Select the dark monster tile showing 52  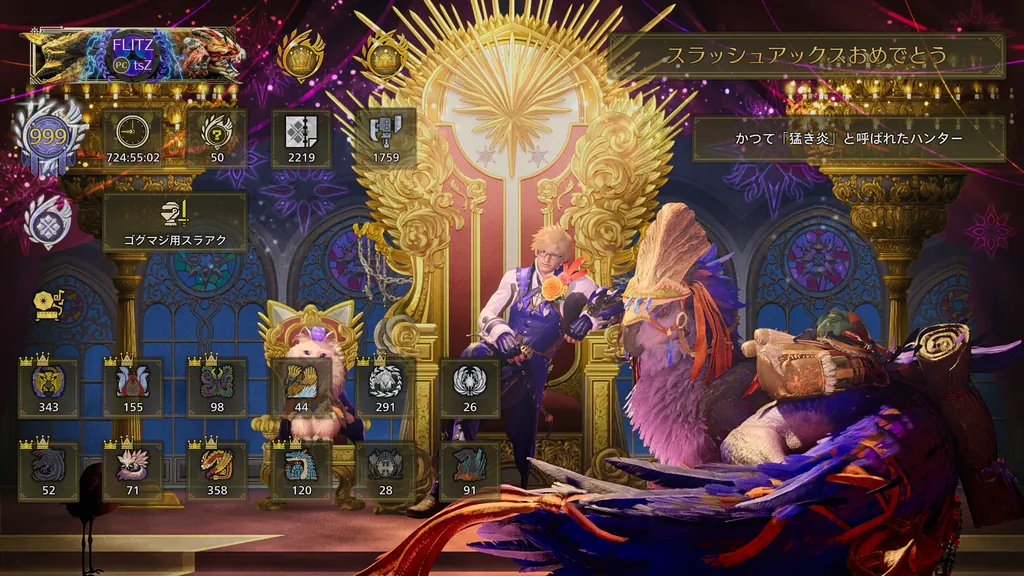[48, 471]
